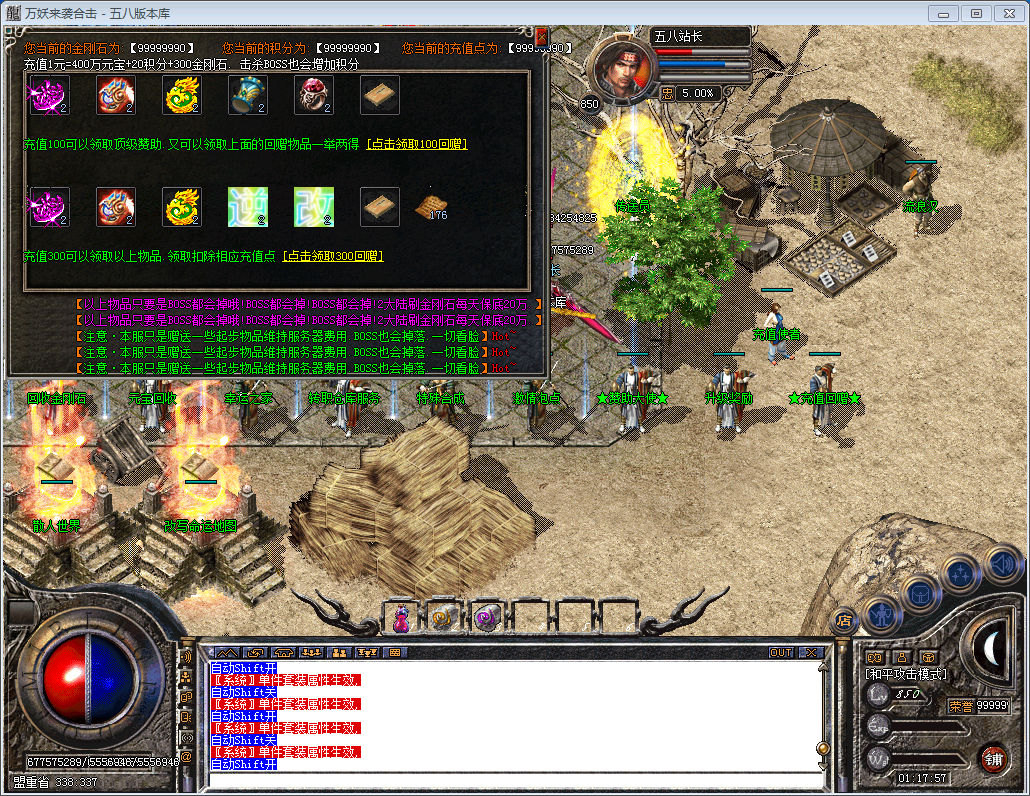Pick the green 改 glowing tile reward

click(x=313, y=207)
